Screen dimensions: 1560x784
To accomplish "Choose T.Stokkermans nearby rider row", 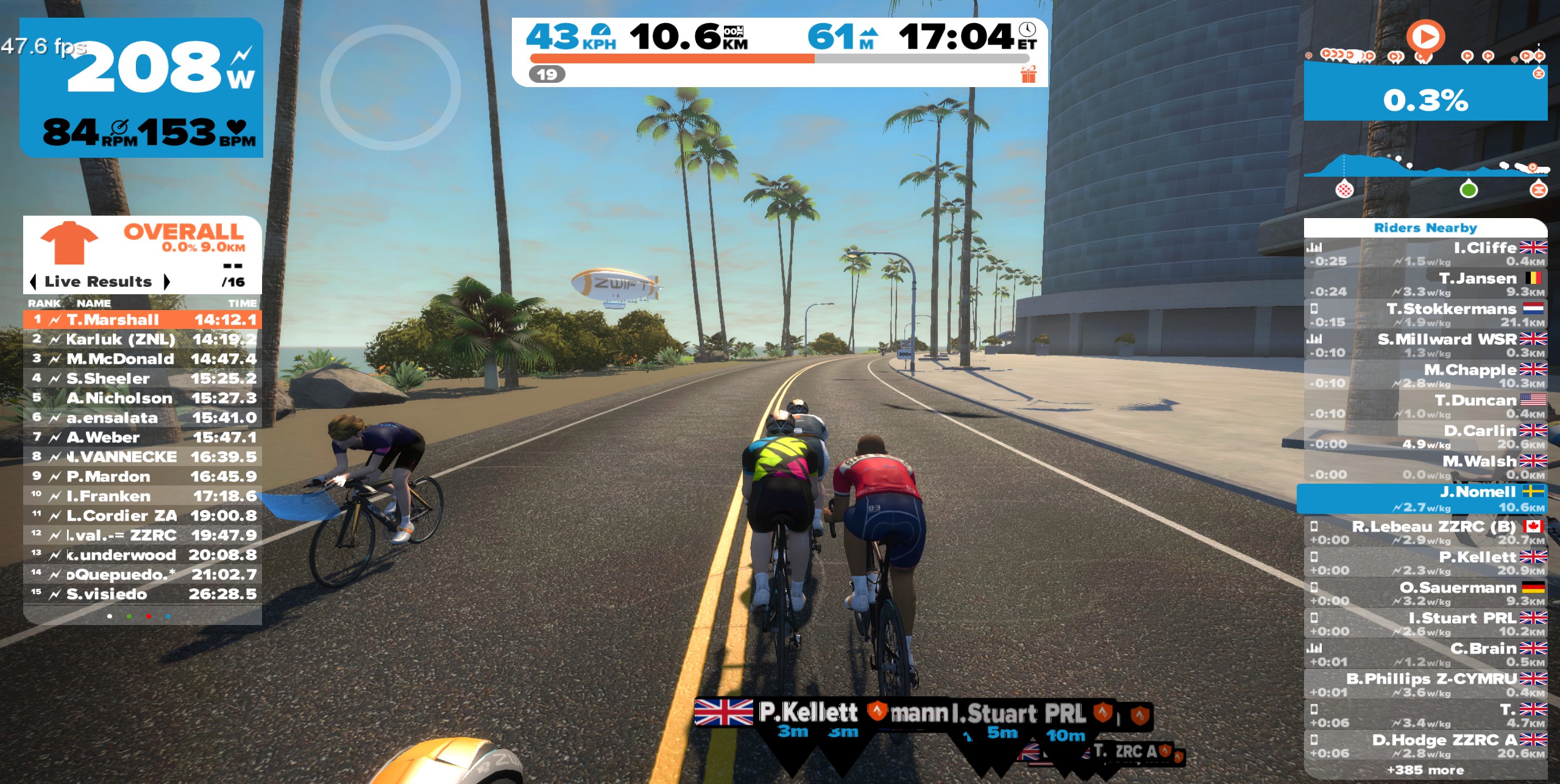I will [x=1425, y=314].
